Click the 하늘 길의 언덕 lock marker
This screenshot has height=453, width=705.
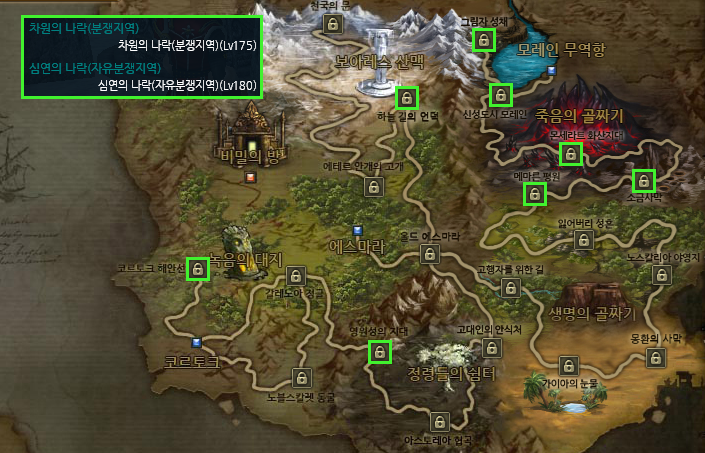[406, 98]
